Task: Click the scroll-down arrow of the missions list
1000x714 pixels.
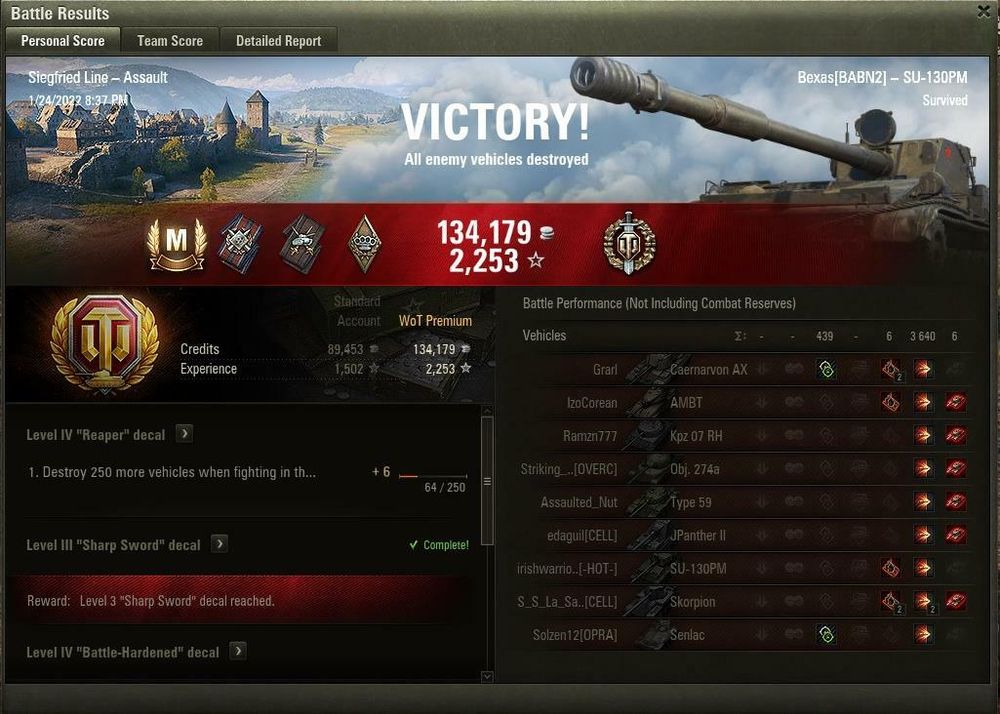Action: (x=487, y=677)
